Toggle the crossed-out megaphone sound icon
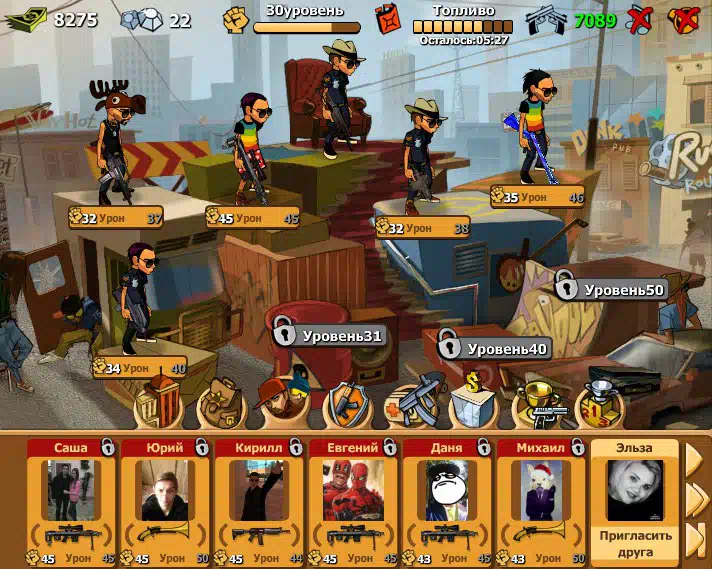The image size is (712, 569). pos(683,18)
